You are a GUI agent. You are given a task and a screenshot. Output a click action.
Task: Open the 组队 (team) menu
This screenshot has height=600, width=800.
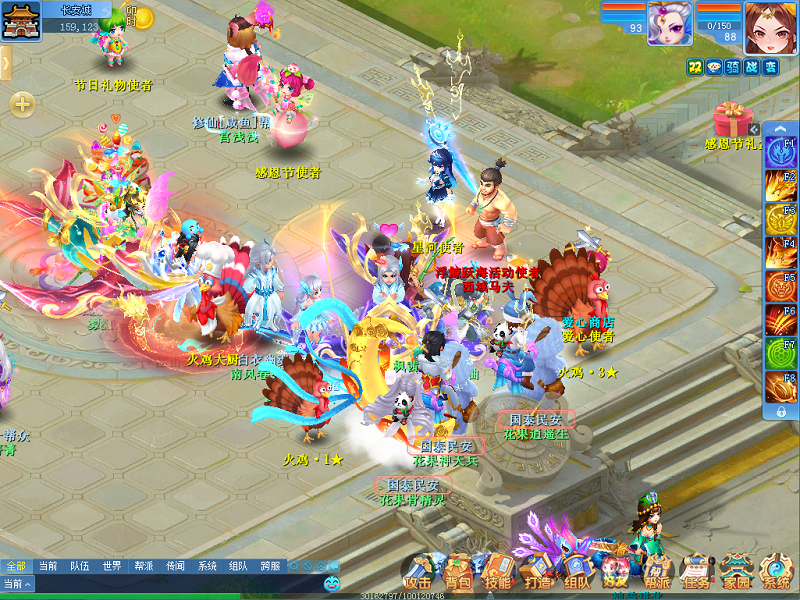point(577,574)
